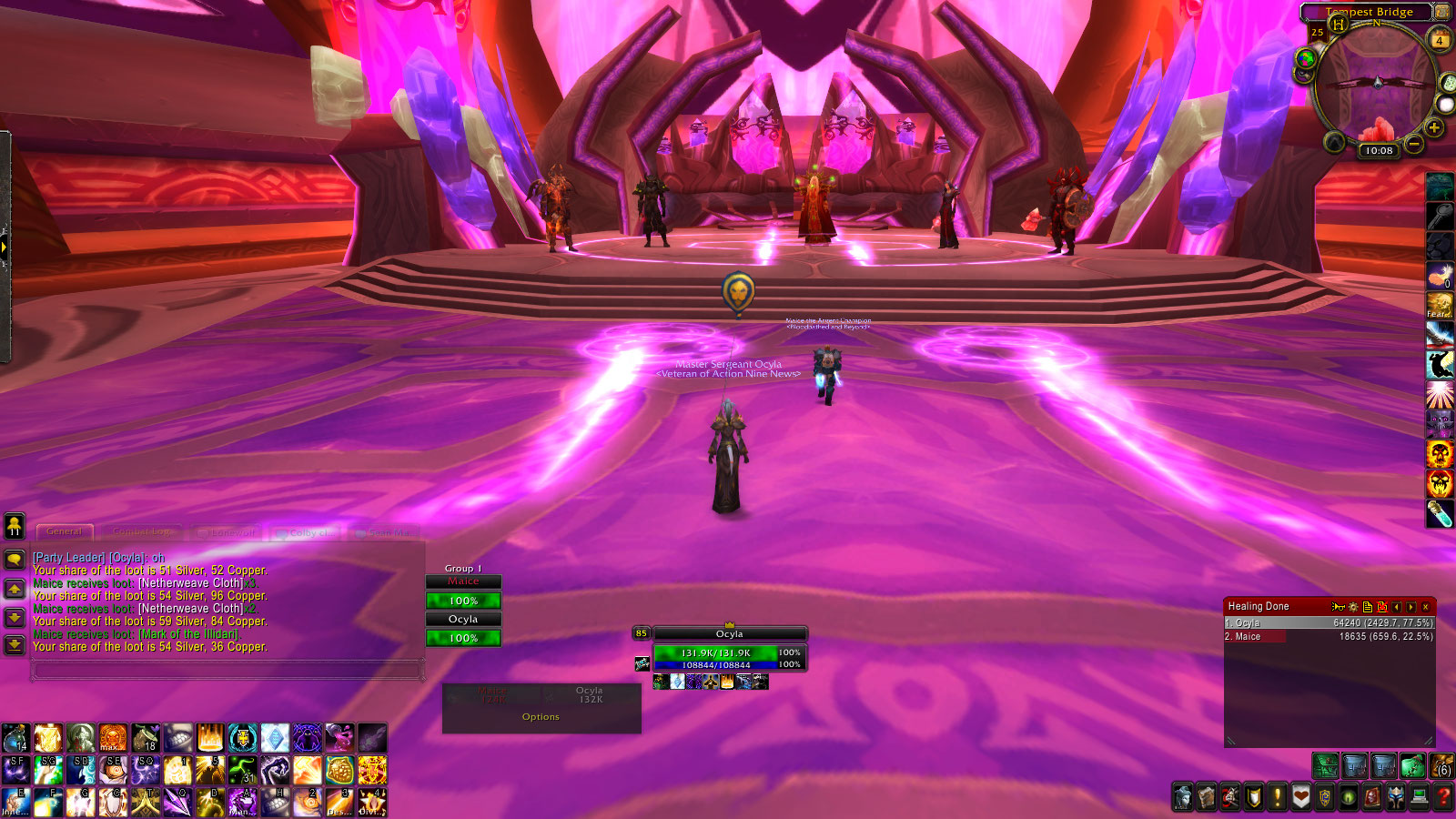Zoom out the minimap with minus button
Screen dimensions: 1456x819
pos(1414,144)
